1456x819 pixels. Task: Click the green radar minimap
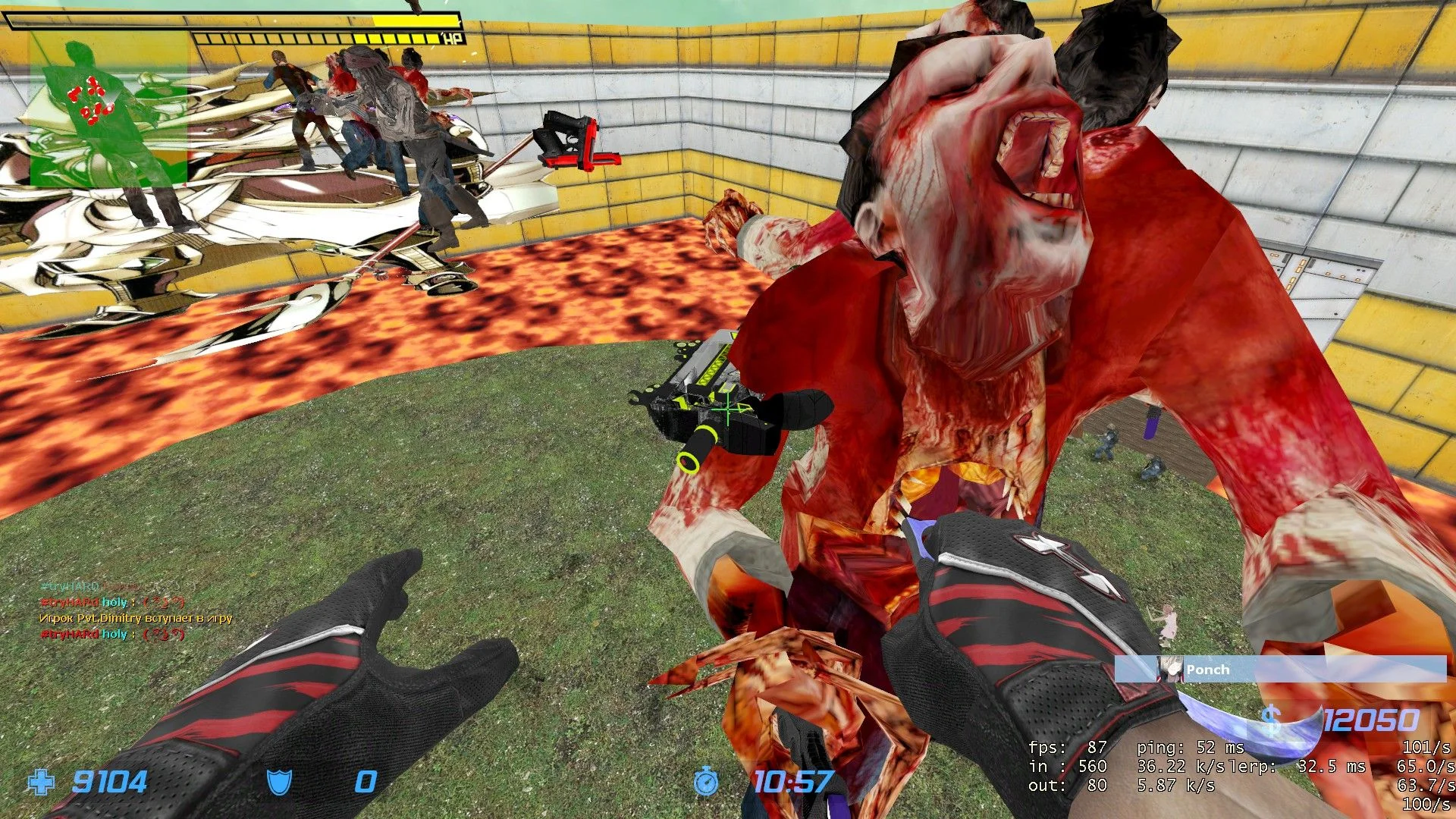click(x=108, y=110)
